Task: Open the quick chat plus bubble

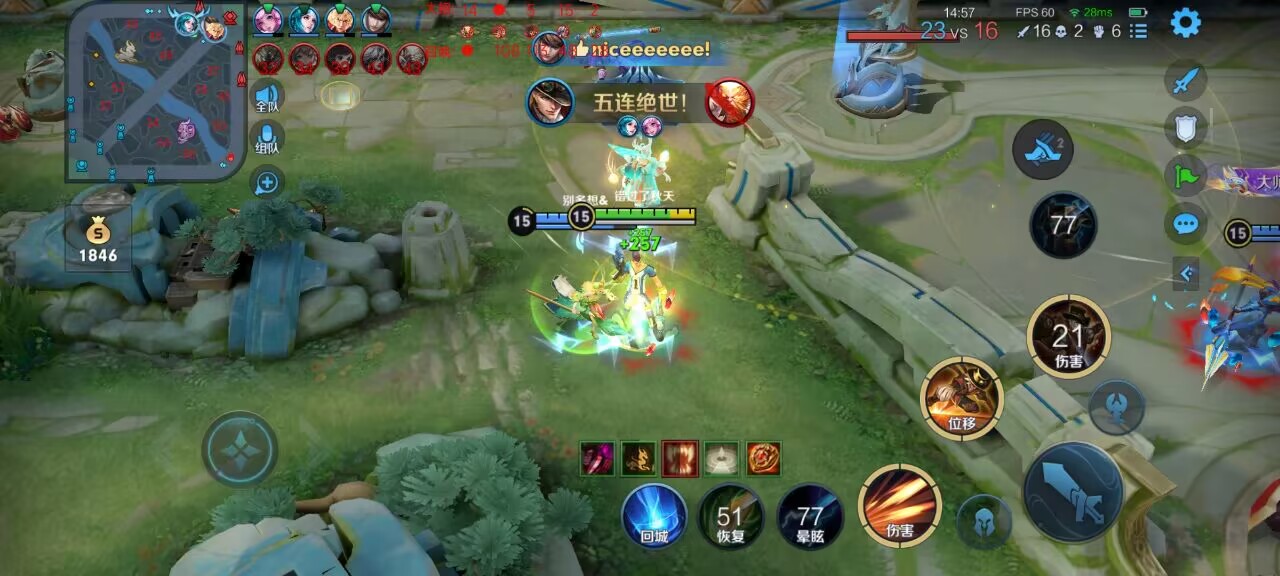Action: pyautogui.click(x=267, y=183)
